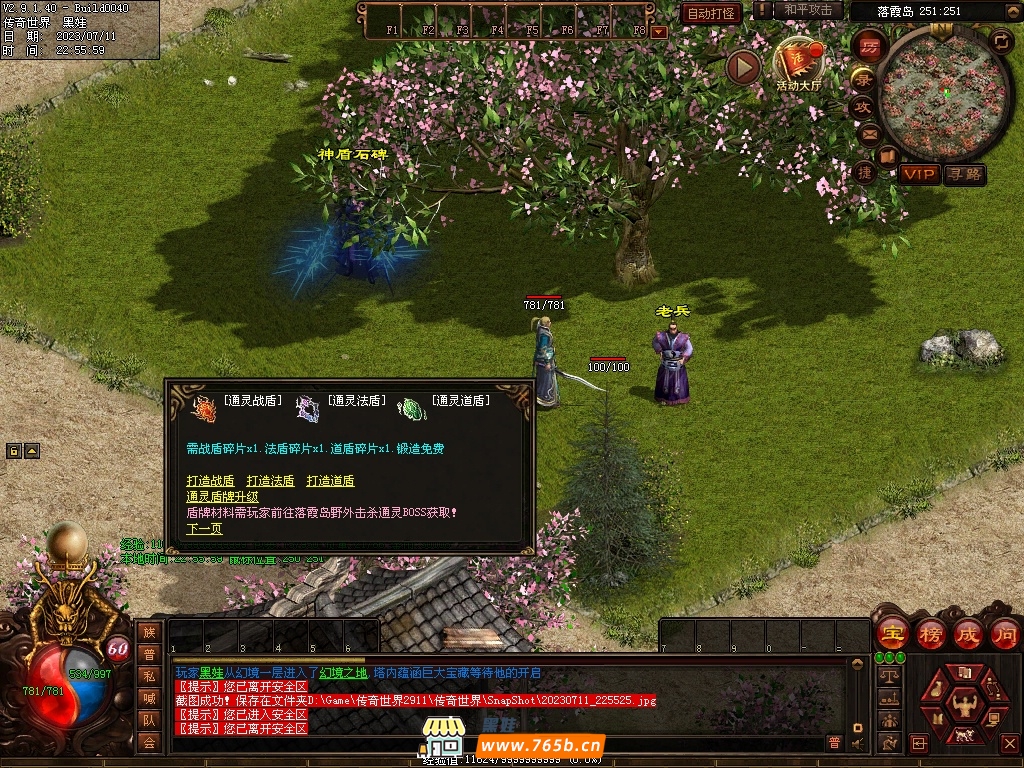Open the character figure icon in hexagon menu

[x=964, y=704]
